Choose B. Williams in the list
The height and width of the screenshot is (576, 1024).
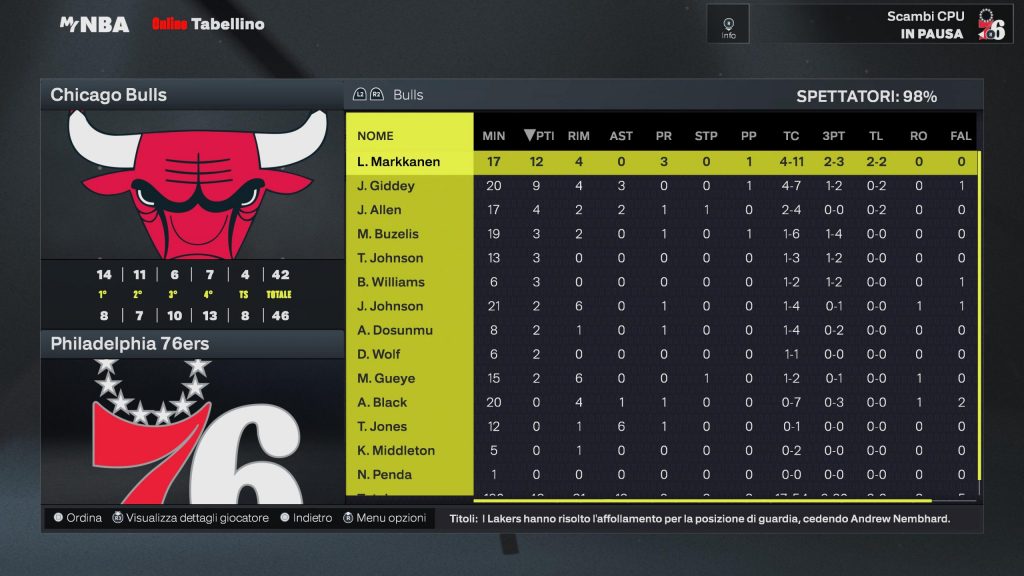(391, 282)
